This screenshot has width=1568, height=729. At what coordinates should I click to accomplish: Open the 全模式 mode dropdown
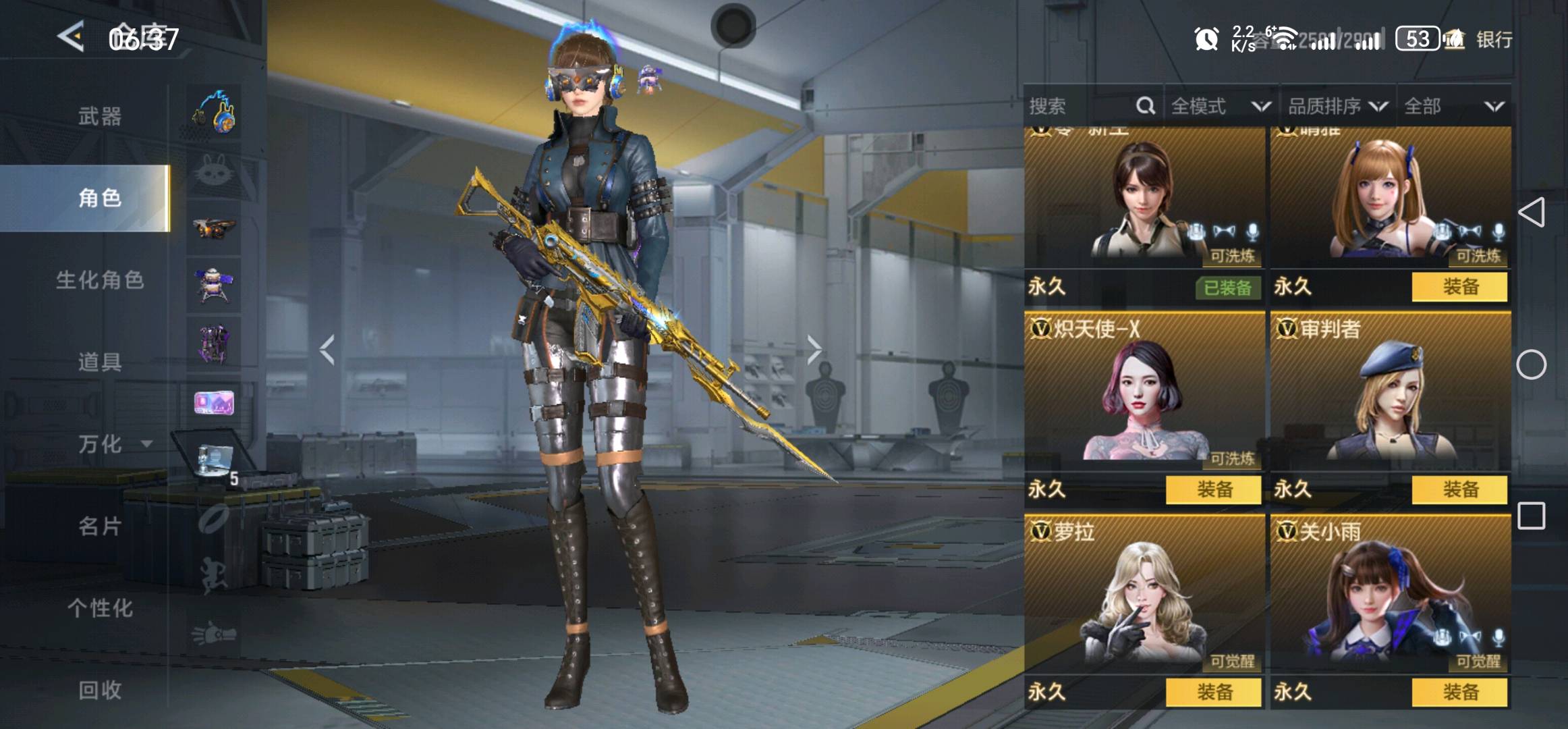pos(1220,106)
